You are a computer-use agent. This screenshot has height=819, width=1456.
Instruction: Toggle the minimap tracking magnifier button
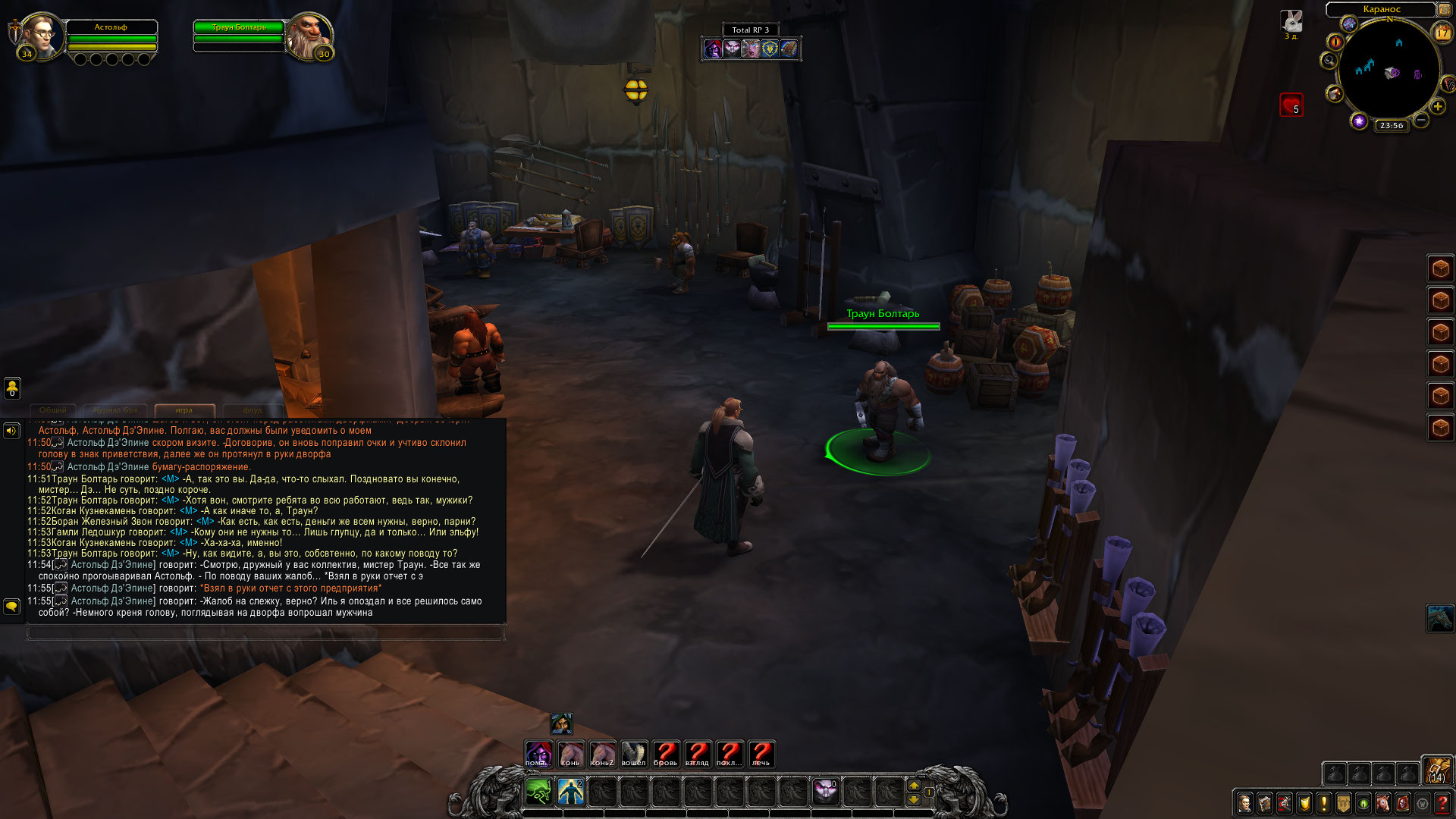point(1329,61)
